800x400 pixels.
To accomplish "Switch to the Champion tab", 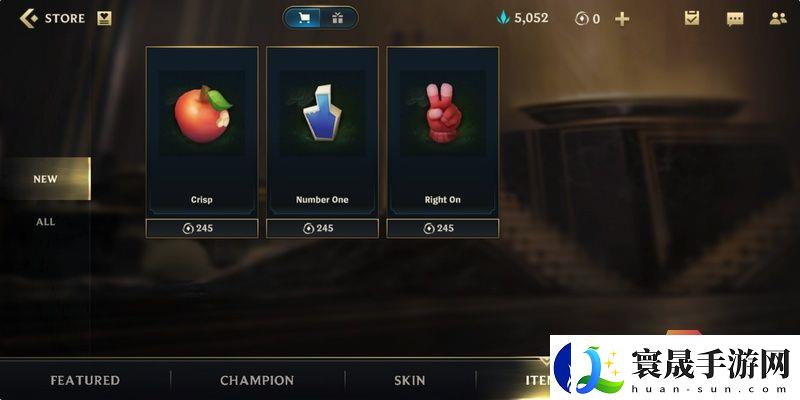I will (x=257, y=380).
